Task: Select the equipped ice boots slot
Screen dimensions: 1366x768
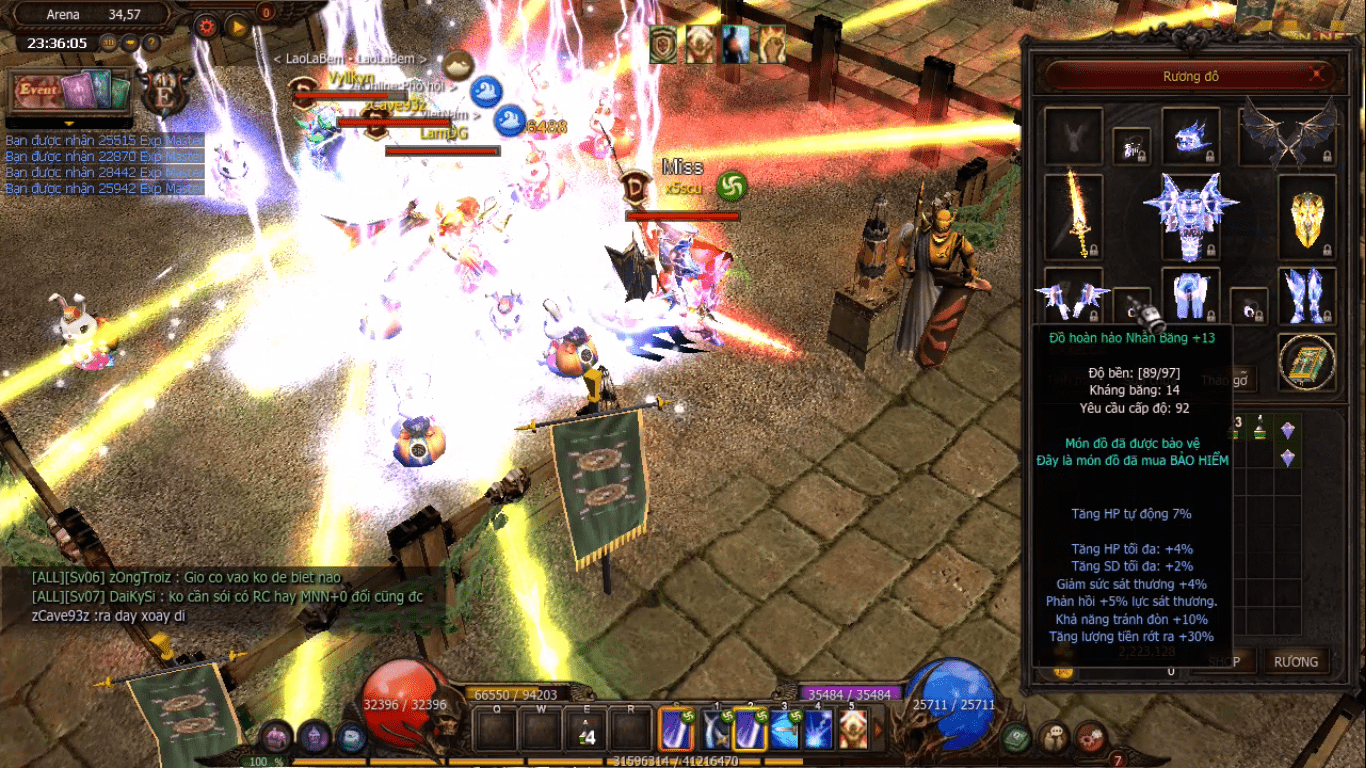Action: coord(1307,296)
